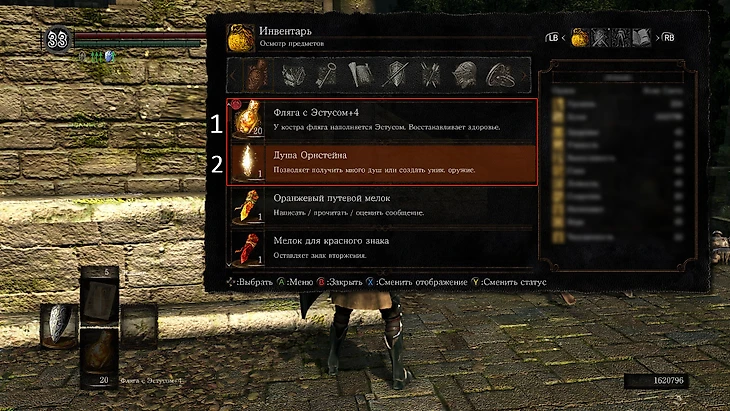Screen dimensions: 730x411
Task: Switch to the upgrade materials category
Action: pyautogui.click(x=292, y=75)
